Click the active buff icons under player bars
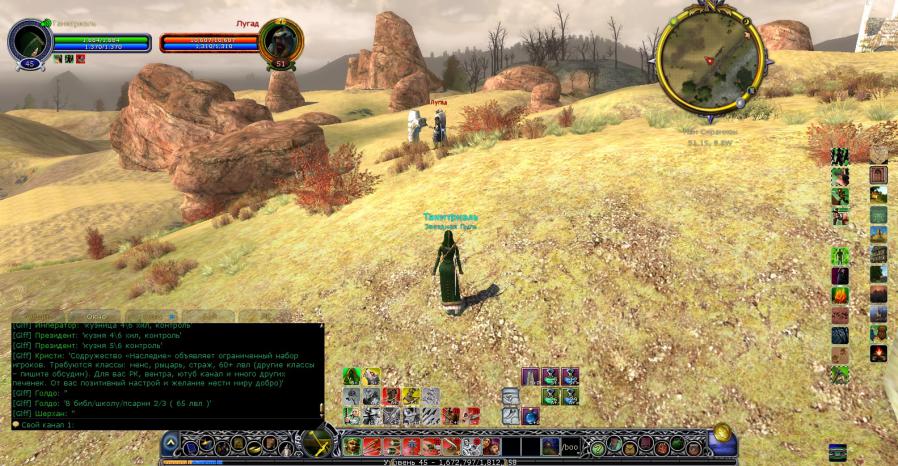Screen dimensions: 898x466 (69, 59)
